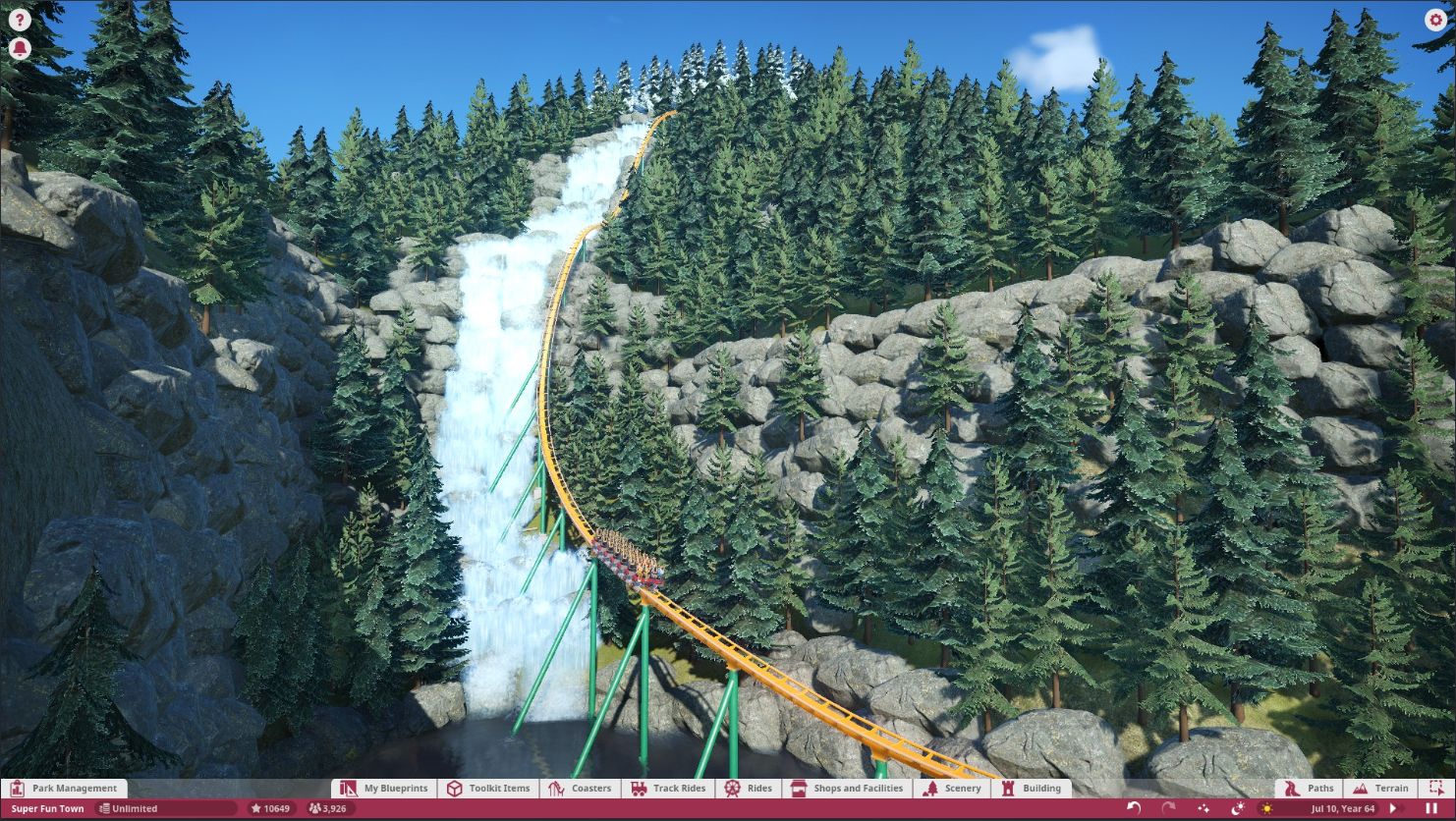Open the Building menu
Screen dimensions: 1456x821
click(x=1030, y=788)
